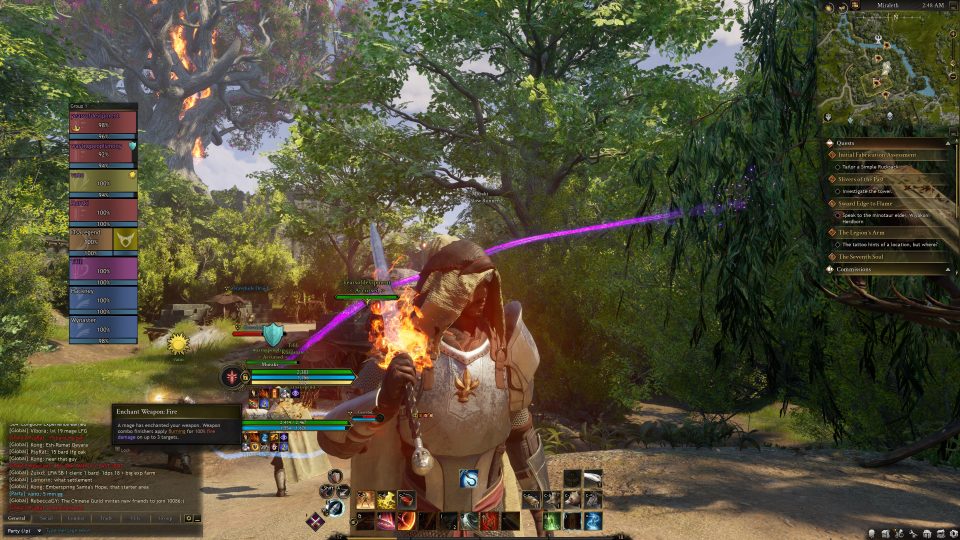
Task: Open chat settings gear button
Action: point(187,518)
